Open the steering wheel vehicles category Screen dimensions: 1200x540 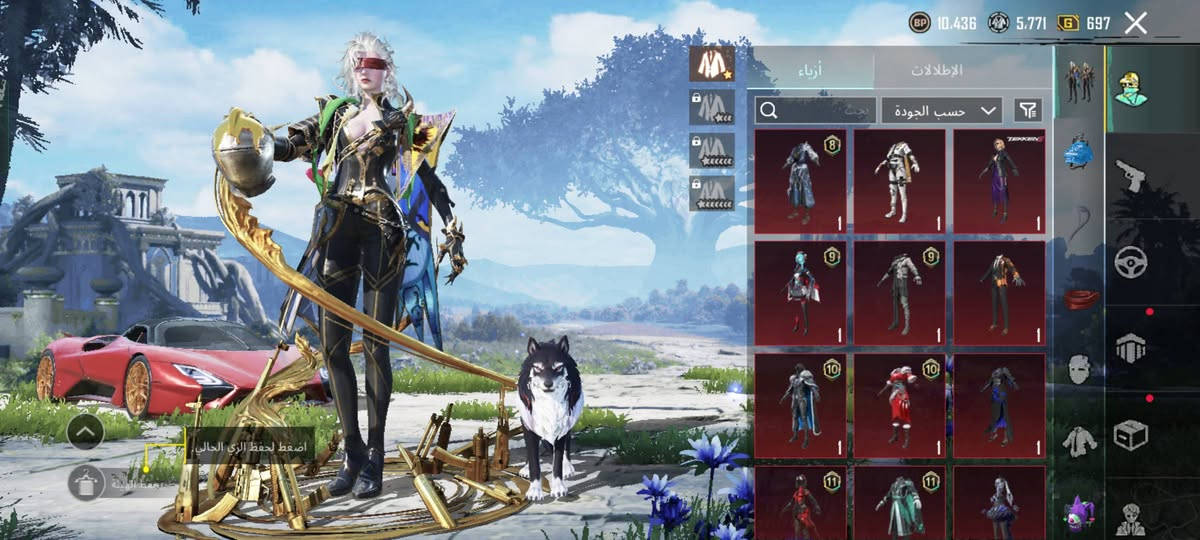(x=1131, y=262)
